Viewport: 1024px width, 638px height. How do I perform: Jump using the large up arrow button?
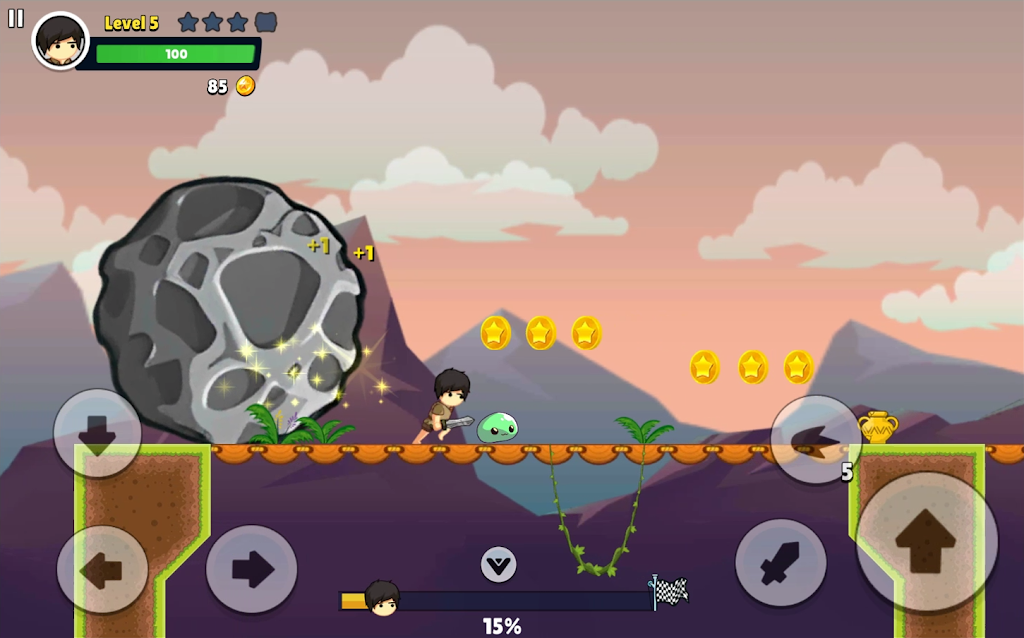(926, 541)
